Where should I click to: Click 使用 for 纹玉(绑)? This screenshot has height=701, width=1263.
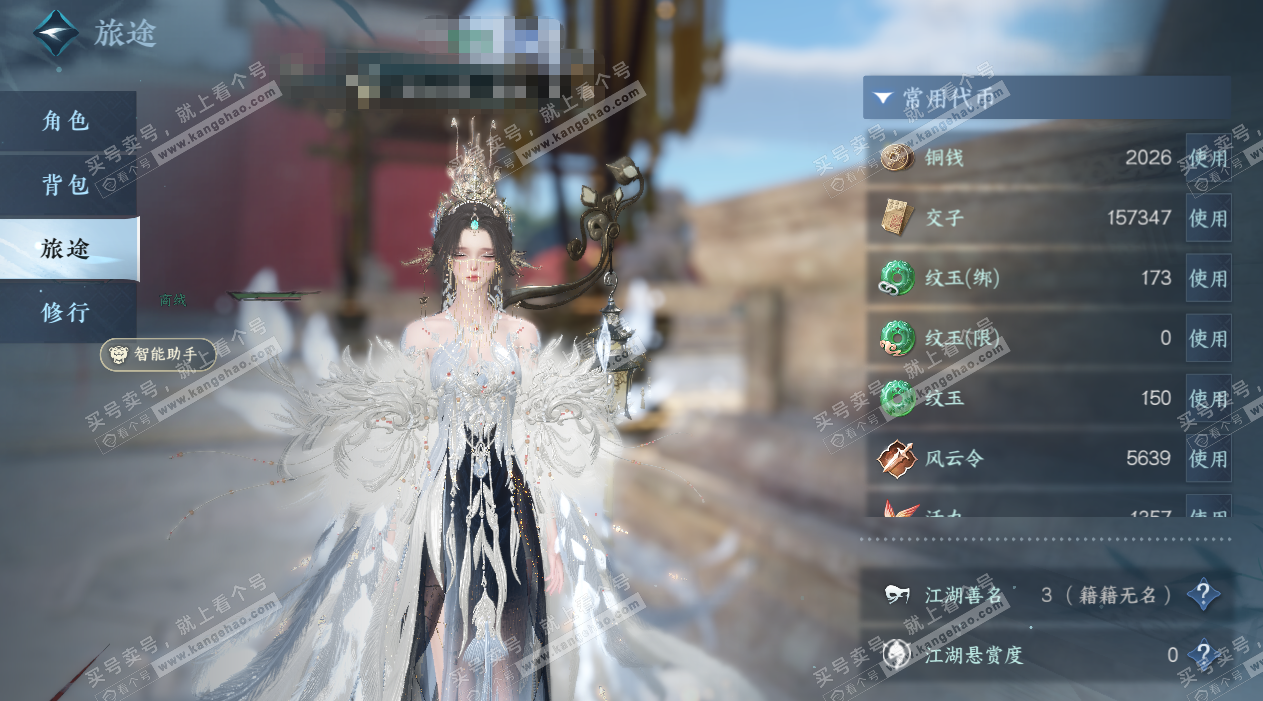(1207, 278)
